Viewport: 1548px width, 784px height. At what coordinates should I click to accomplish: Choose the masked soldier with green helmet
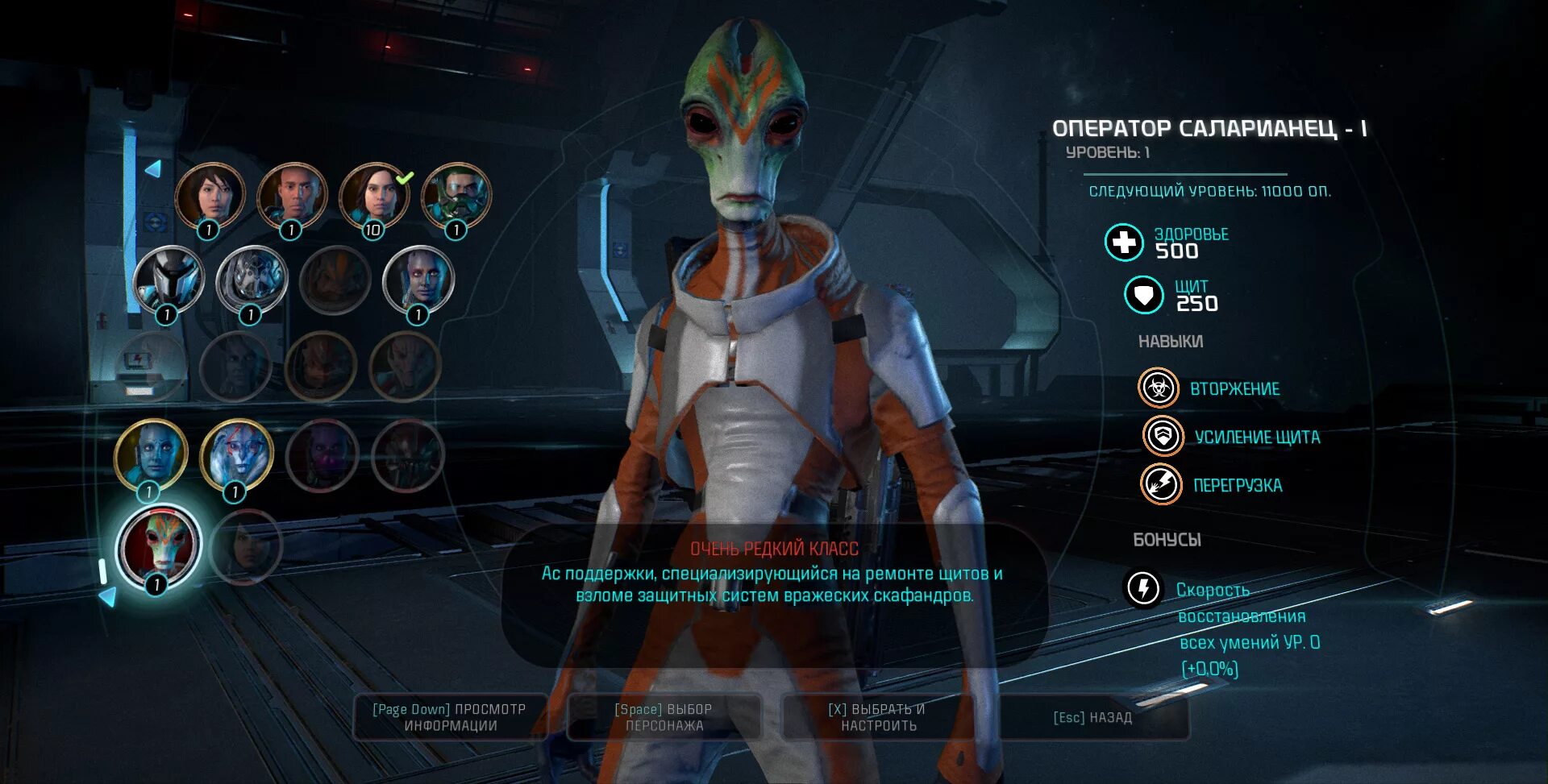[x=456, y=197]
